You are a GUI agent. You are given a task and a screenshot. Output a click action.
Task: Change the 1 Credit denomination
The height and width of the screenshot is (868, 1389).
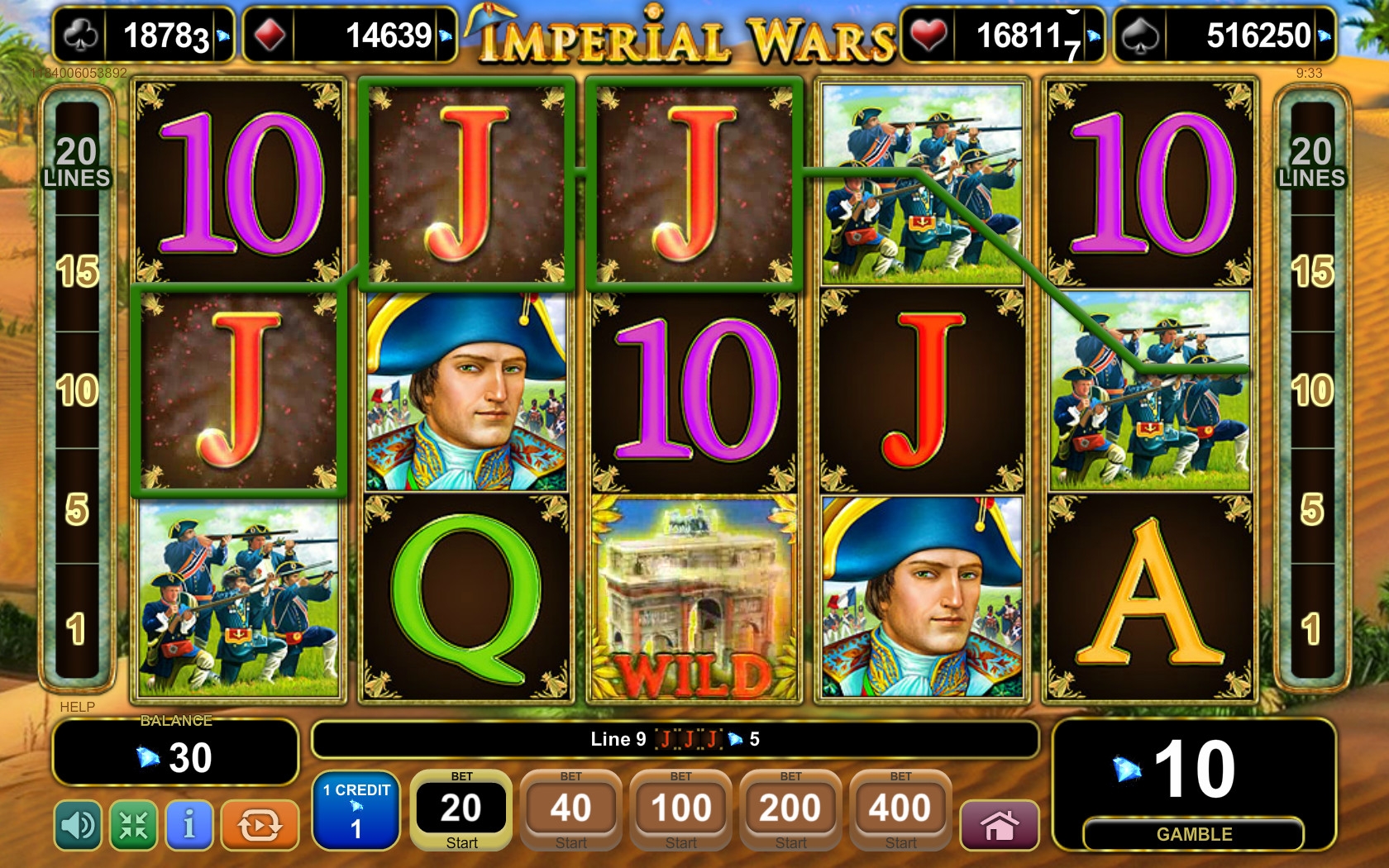356,812
